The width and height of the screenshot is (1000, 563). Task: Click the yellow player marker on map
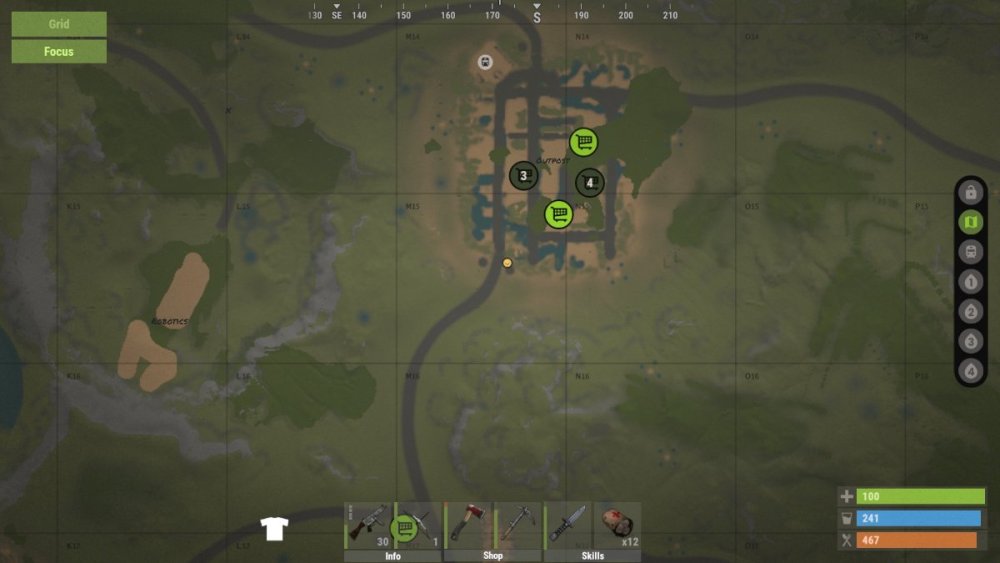(x=507, y=263)
